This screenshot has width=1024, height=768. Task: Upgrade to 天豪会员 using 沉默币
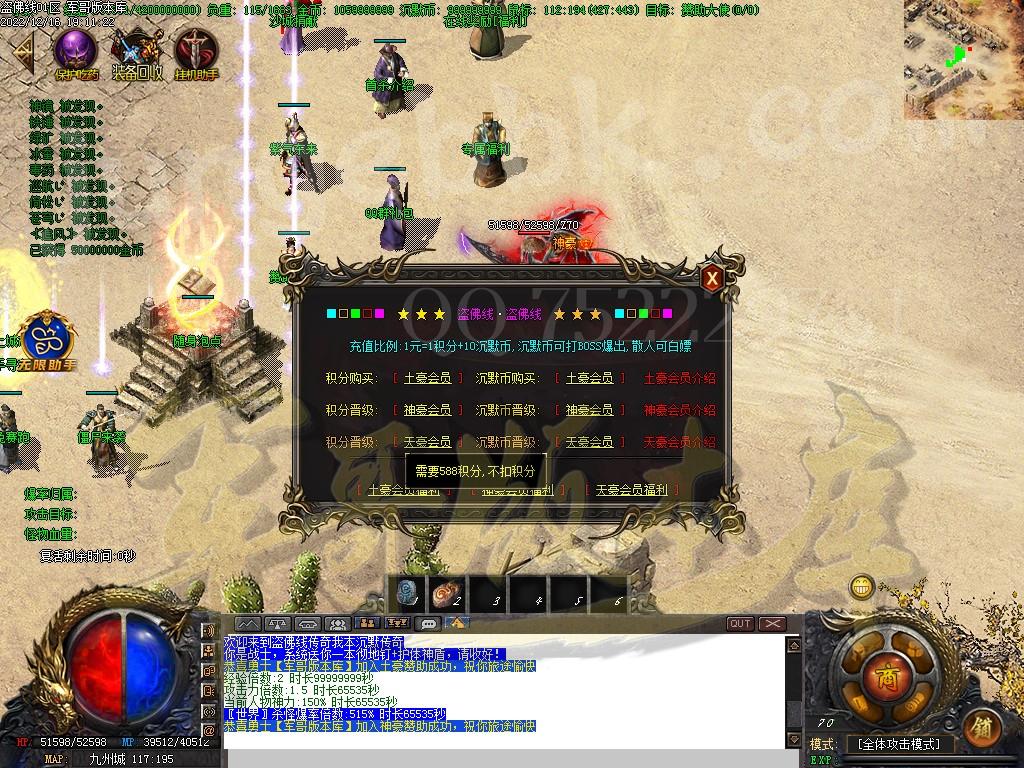[x=589, y=441]
